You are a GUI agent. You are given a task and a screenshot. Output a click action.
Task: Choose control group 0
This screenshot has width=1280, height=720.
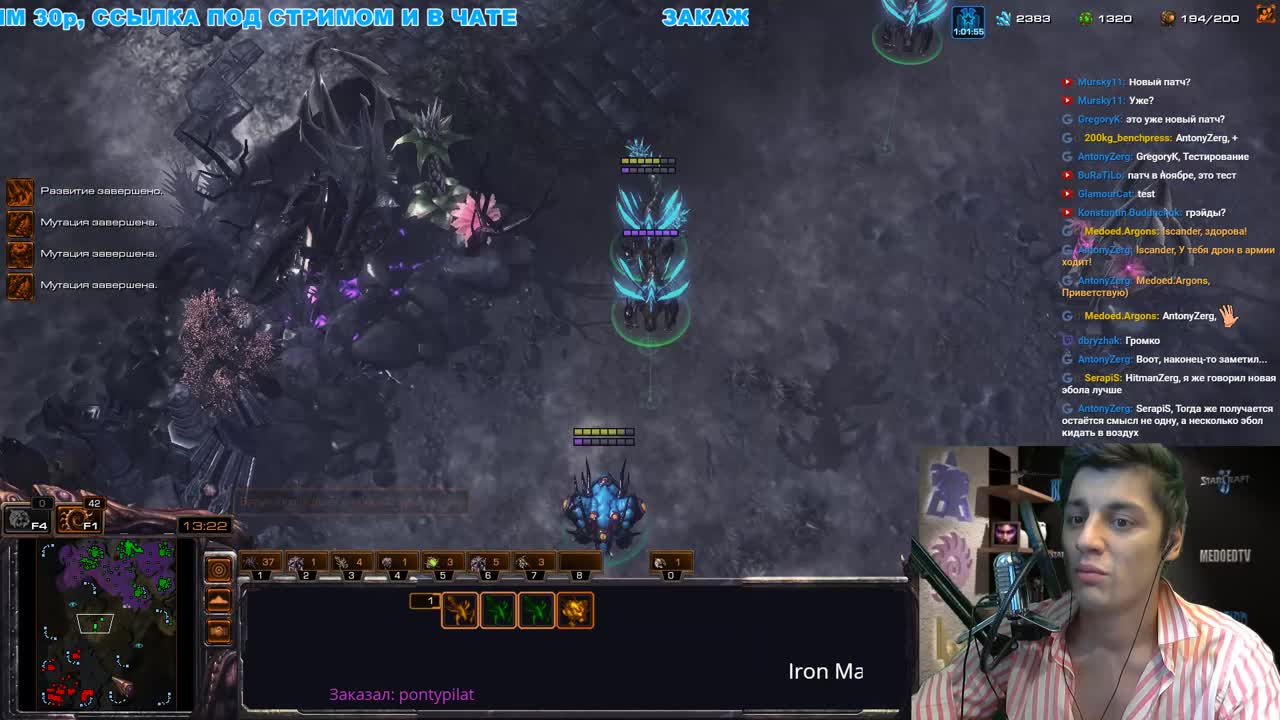(x=671, y=564)
